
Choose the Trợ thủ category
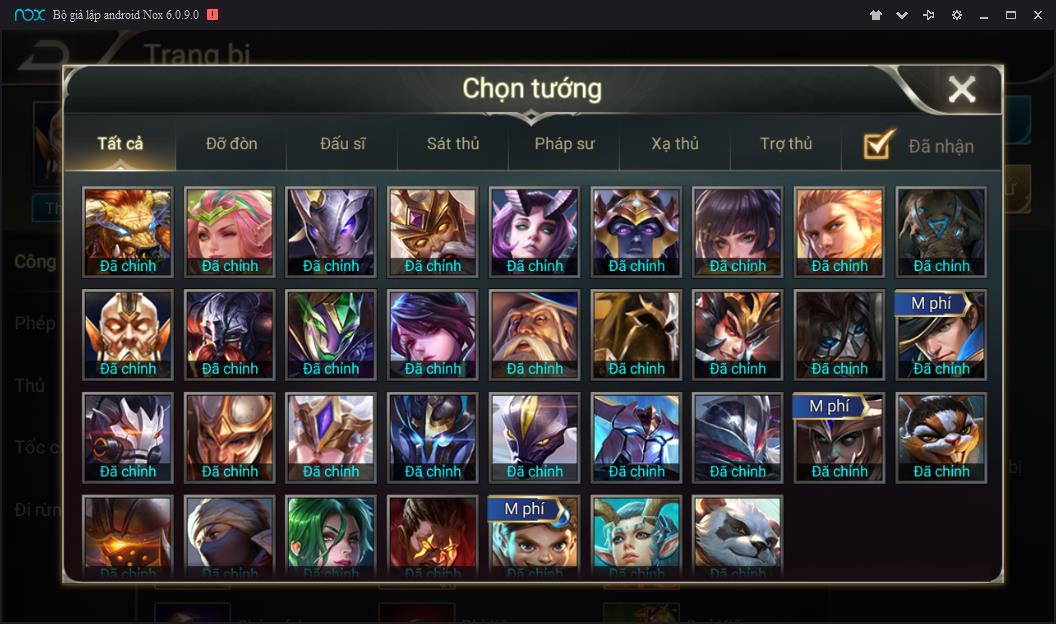click(x=786, y=144)
